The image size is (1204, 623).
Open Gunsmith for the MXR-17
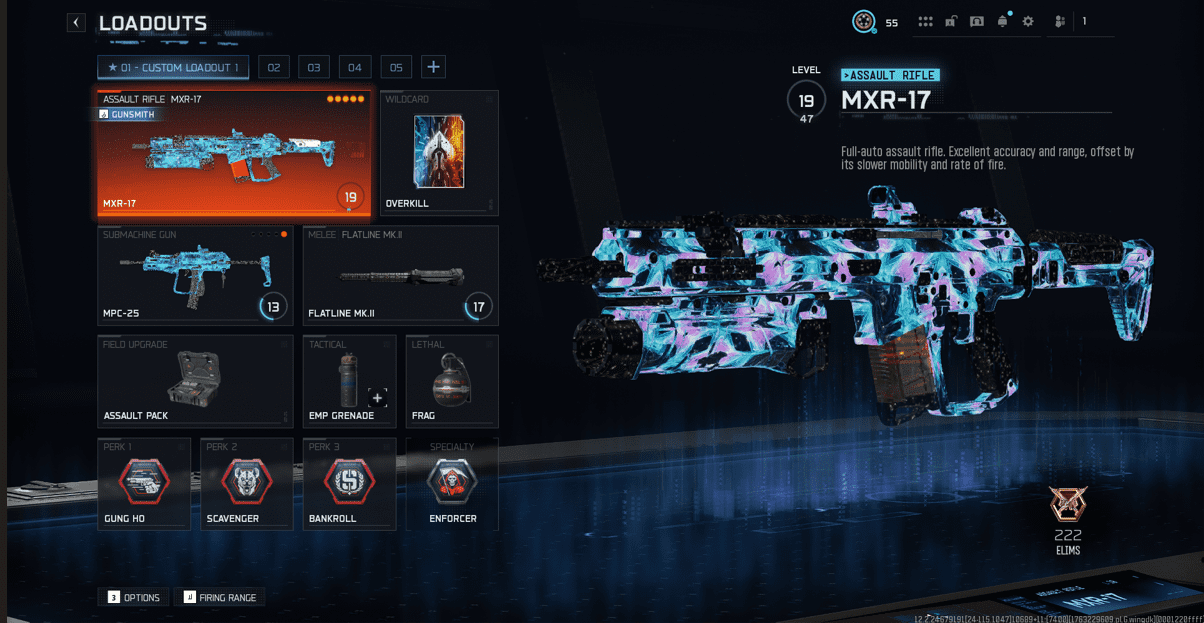(x=128, y=115)
